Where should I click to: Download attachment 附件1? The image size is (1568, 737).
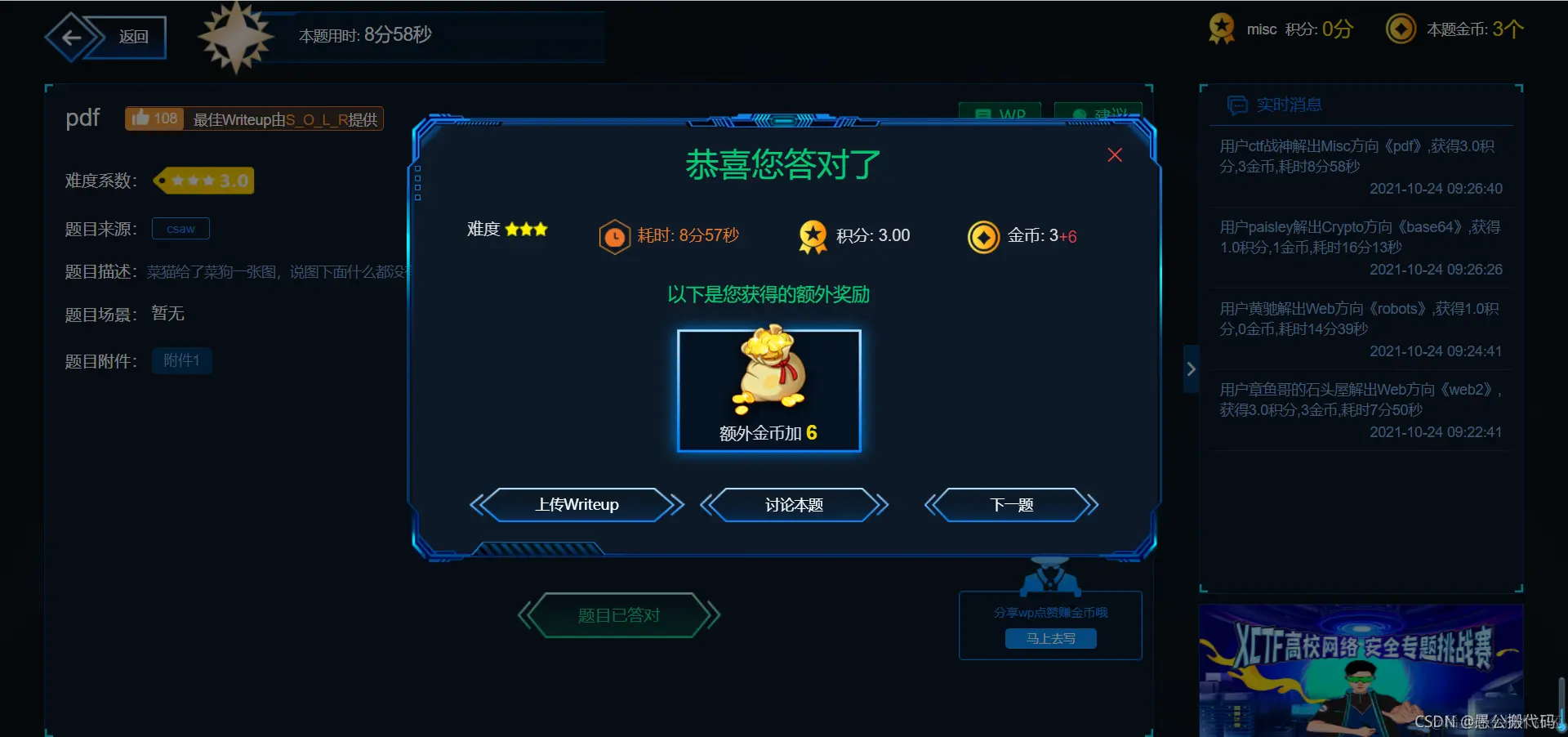pos(181,360)
